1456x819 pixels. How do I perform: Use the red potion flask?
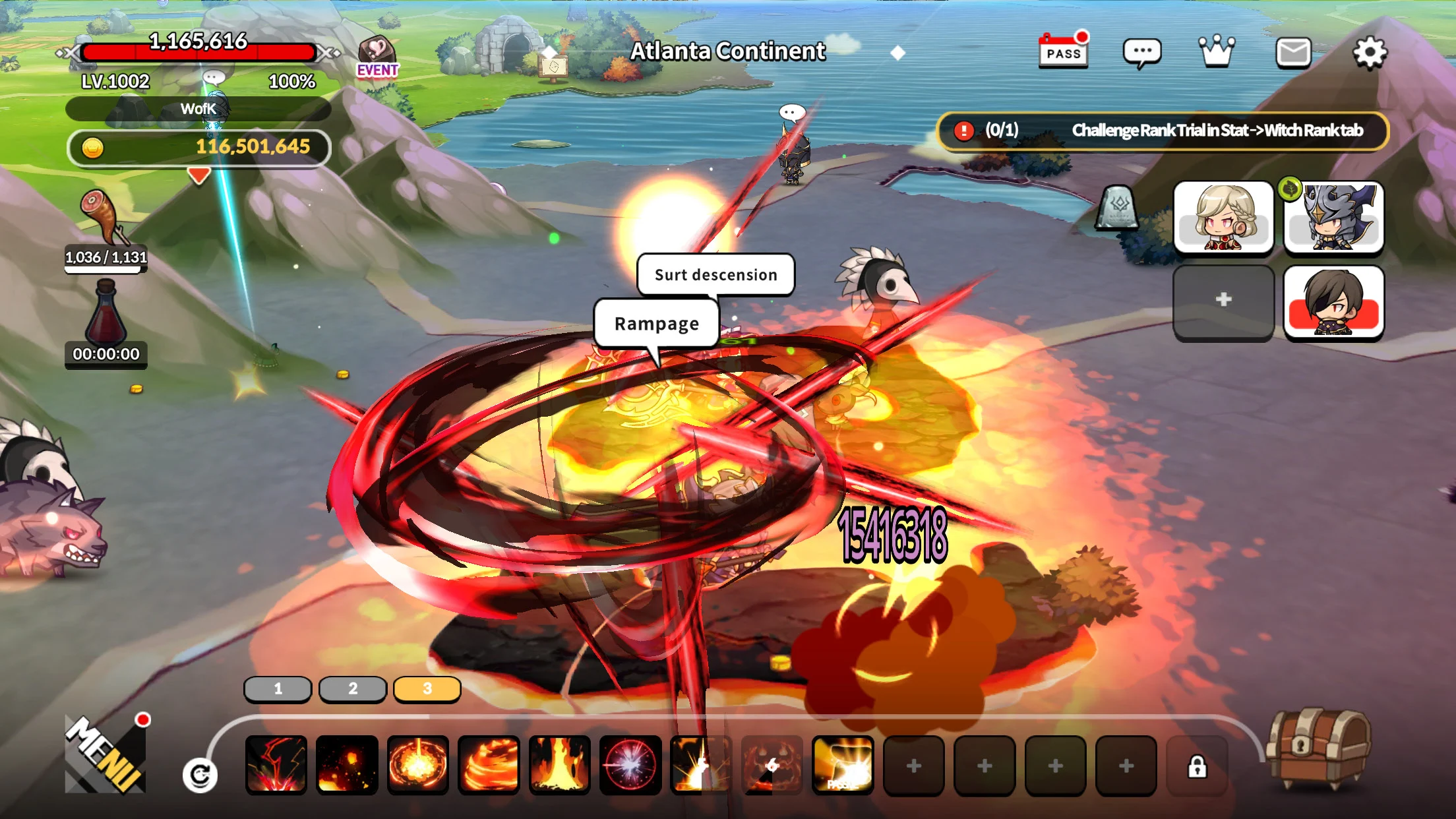106,313
